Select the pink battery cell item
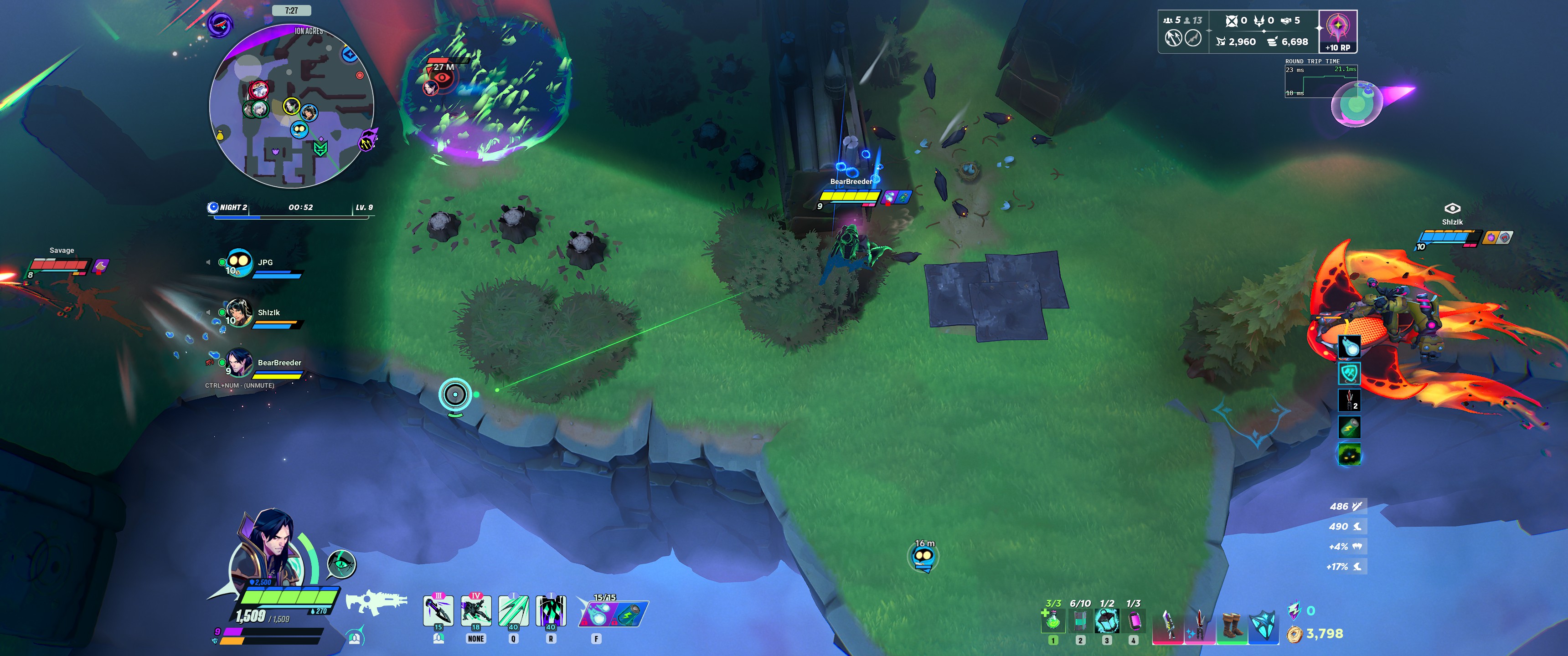The width and height of the screenshot is (1568, 656). point(1134,621)
